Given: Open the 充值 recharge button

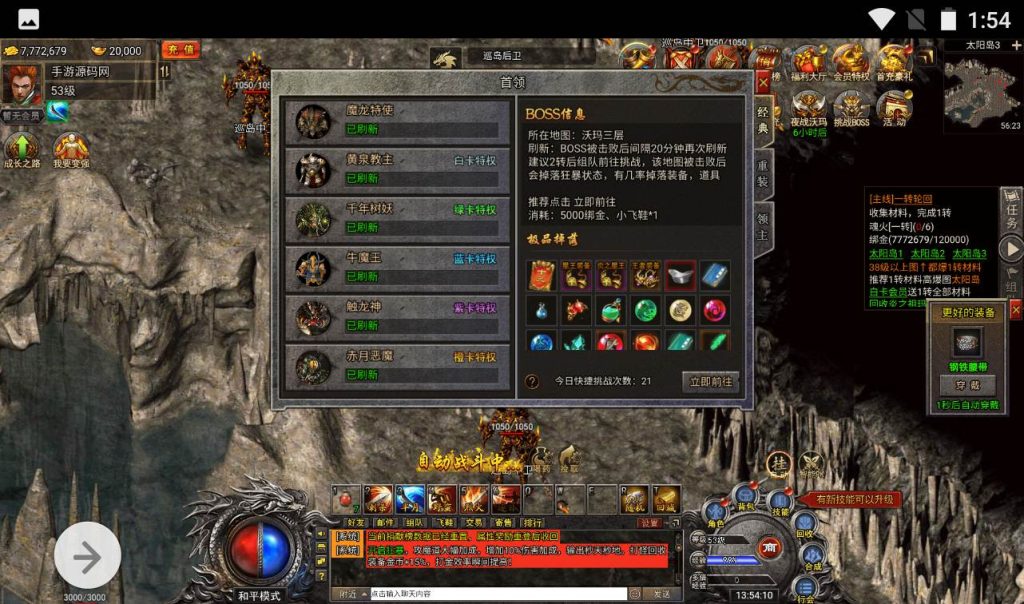Looking at the screenshot, I should pos(181,49).
